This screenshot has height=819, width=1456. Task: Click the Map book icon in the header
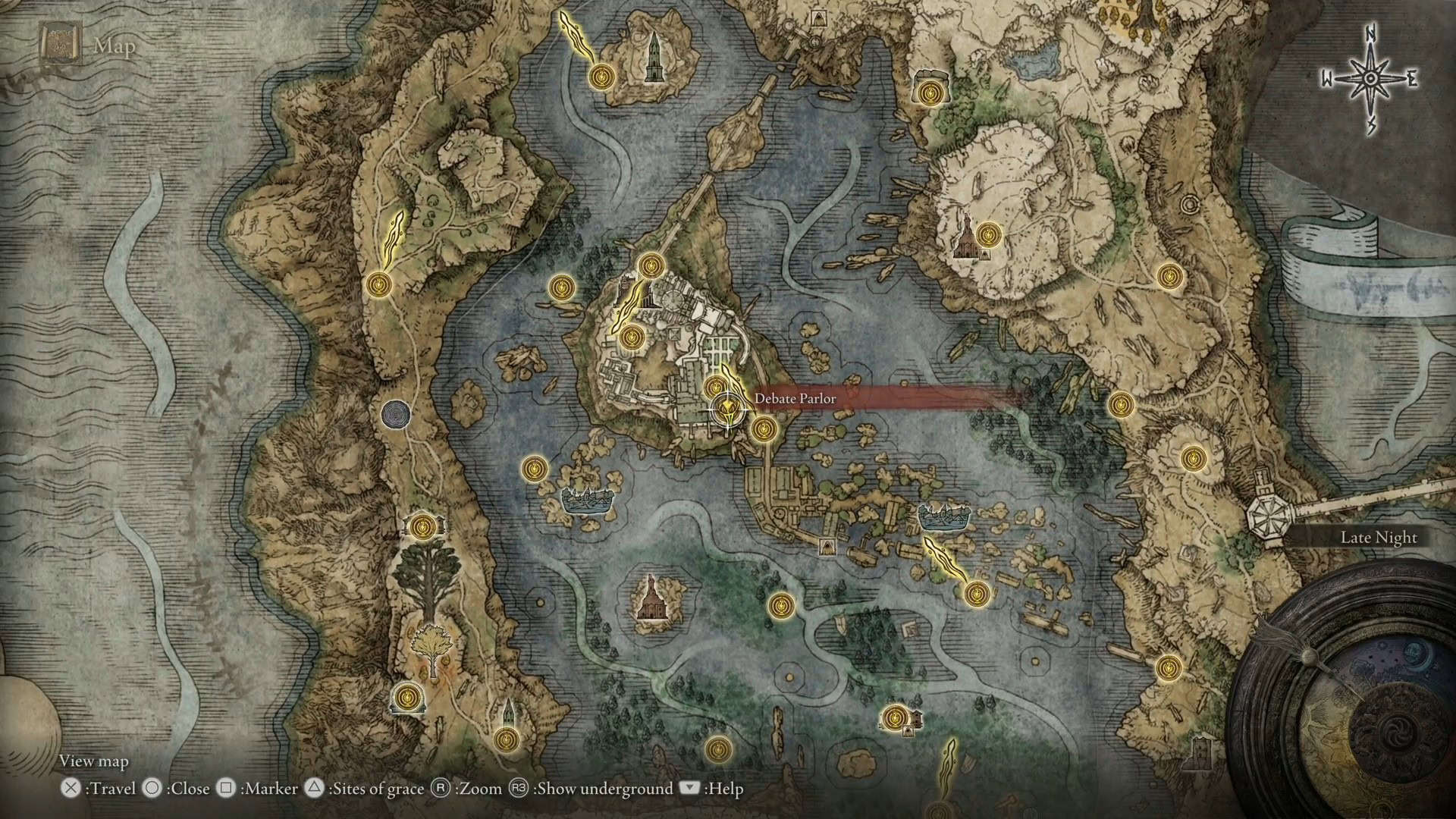point(57,45)
